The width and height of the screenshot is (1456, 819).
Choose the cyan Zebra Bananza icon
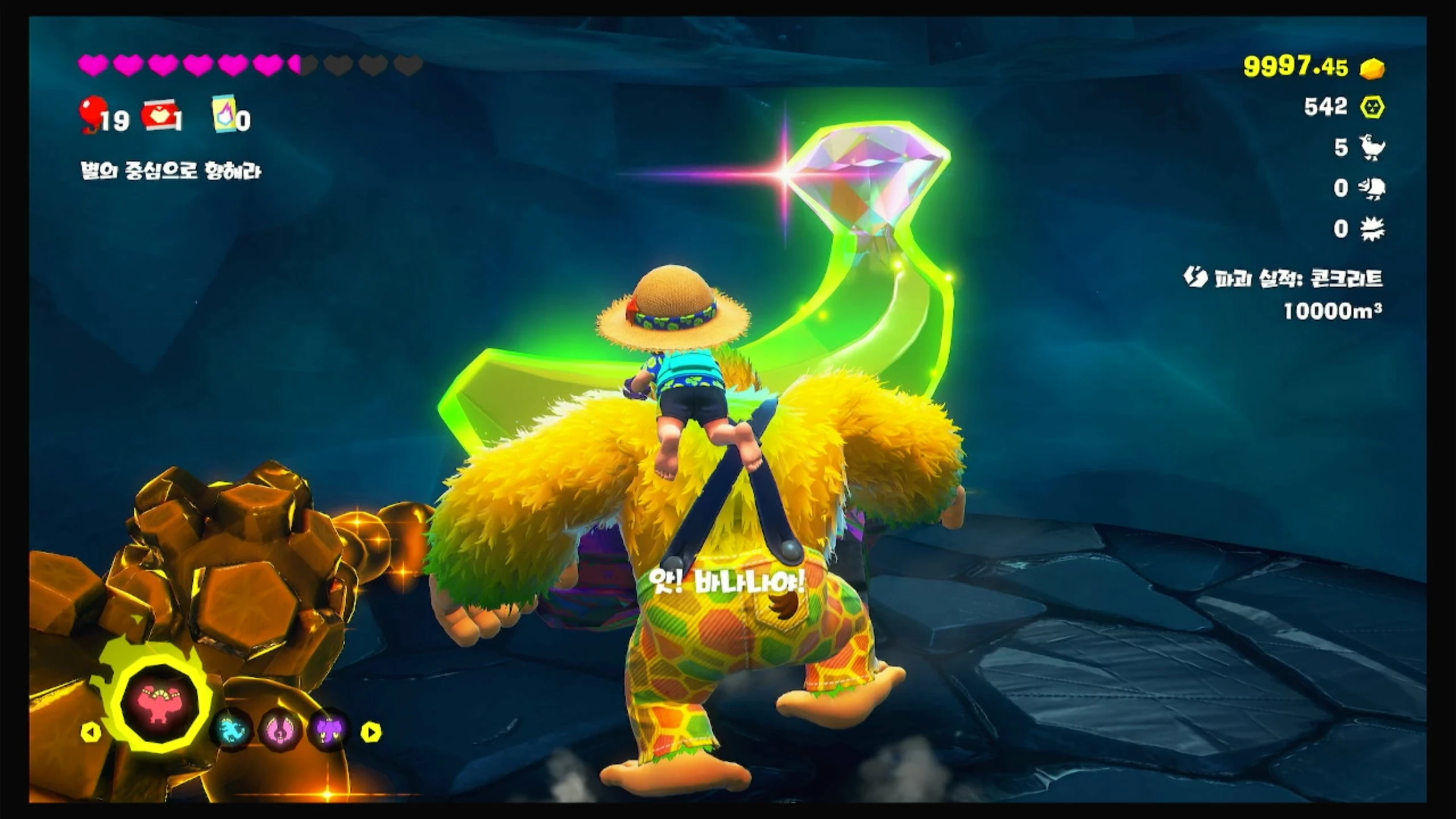(234, 729)
